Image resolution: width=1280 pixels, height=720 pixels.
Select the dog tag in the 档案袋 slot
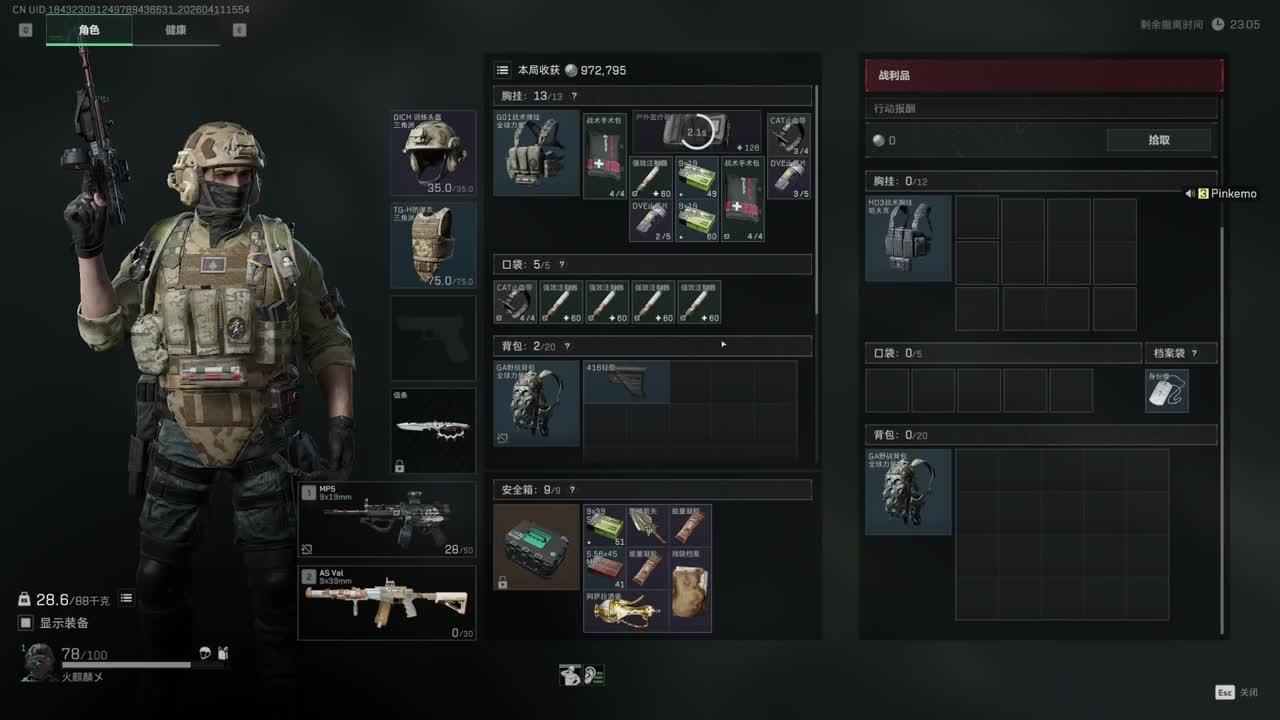coord(1166,390)
